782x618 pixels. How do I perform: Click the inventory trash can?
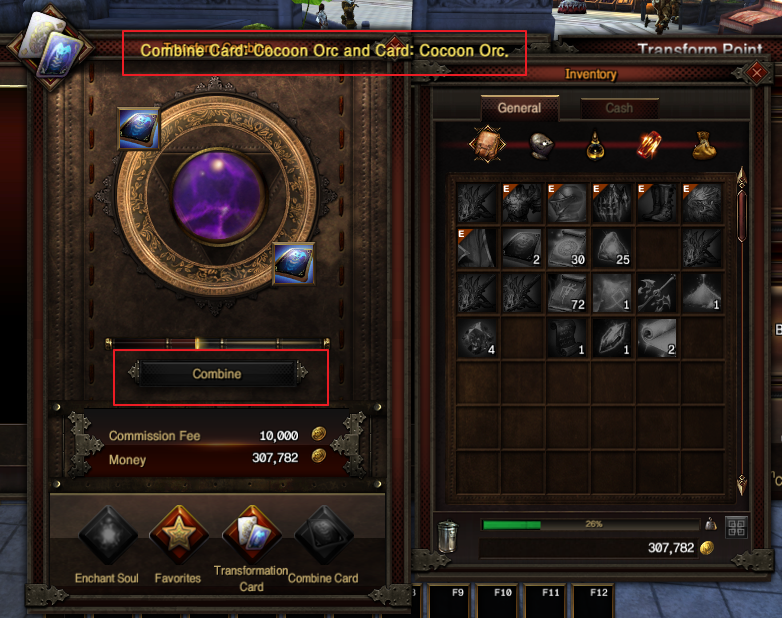click(449, 536)
